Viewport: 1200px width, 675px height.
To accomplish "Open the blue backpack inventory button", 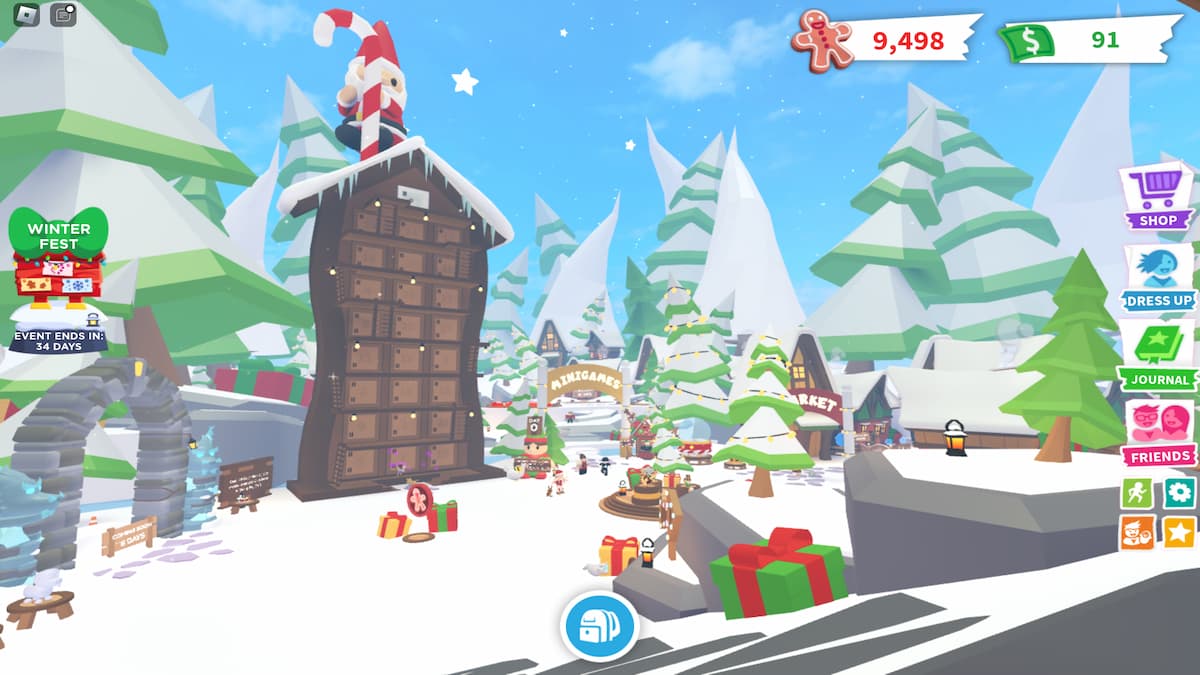I will point(599,626).
